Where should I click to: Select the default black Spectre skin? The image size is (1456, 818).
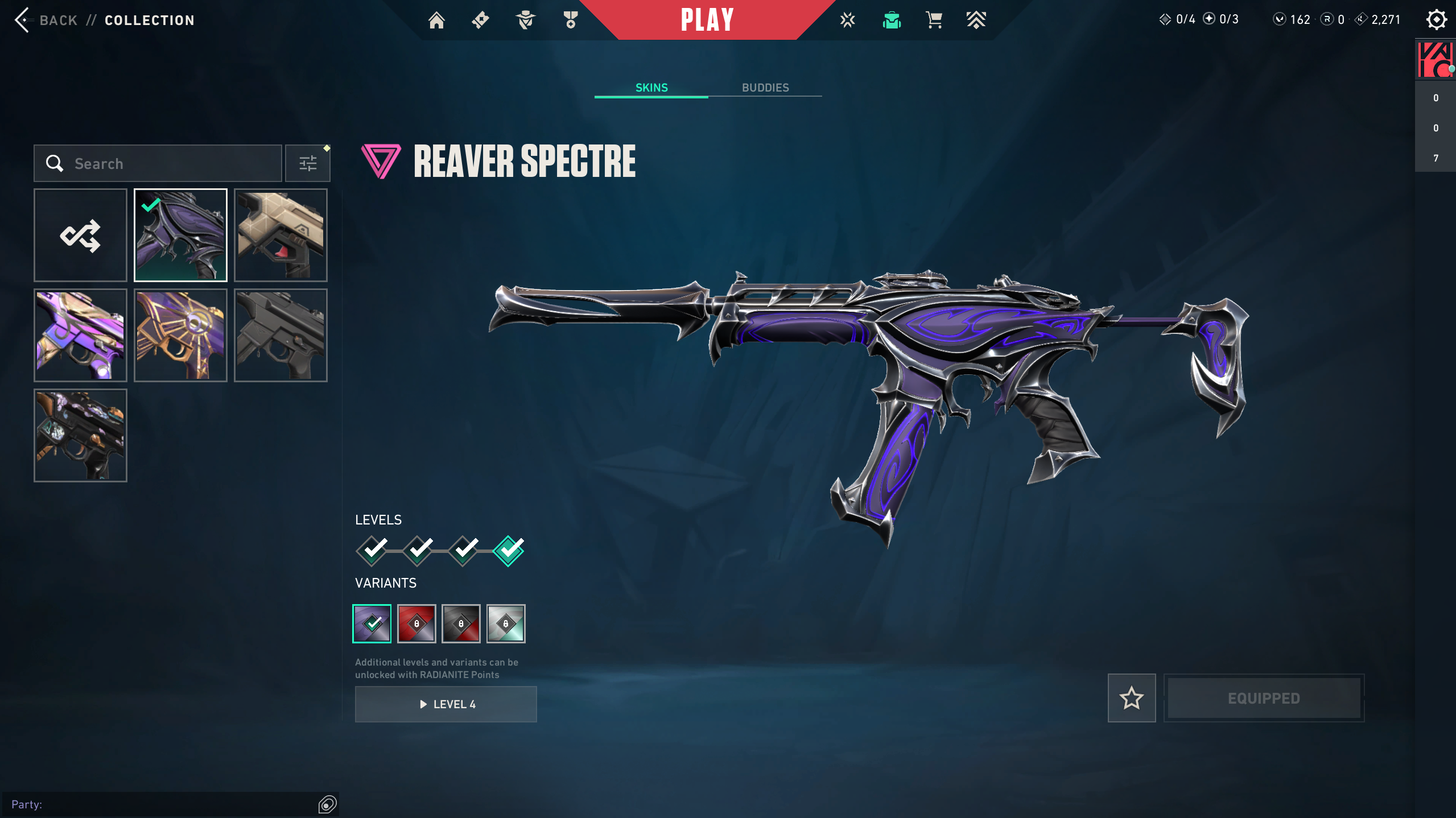click(281, 336)
